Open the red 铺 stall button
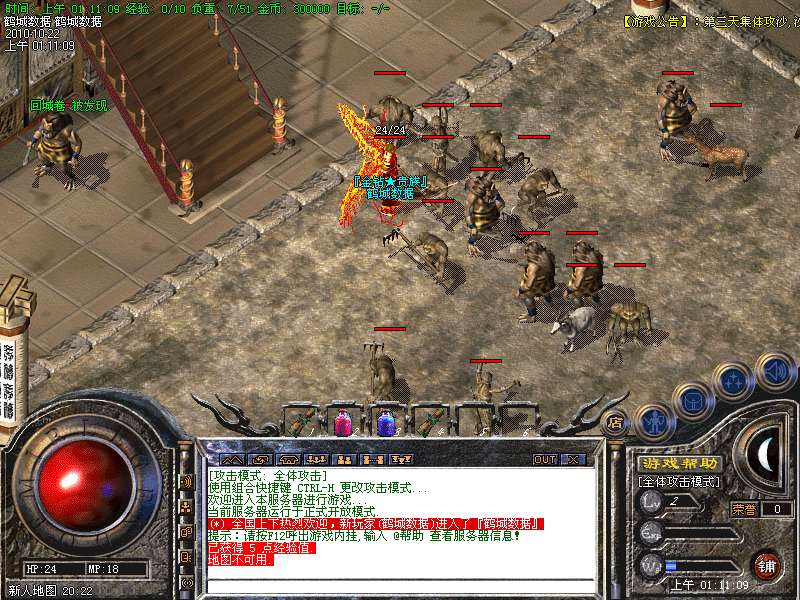This screenshot has height=600, width=800. tap(767, 565)
